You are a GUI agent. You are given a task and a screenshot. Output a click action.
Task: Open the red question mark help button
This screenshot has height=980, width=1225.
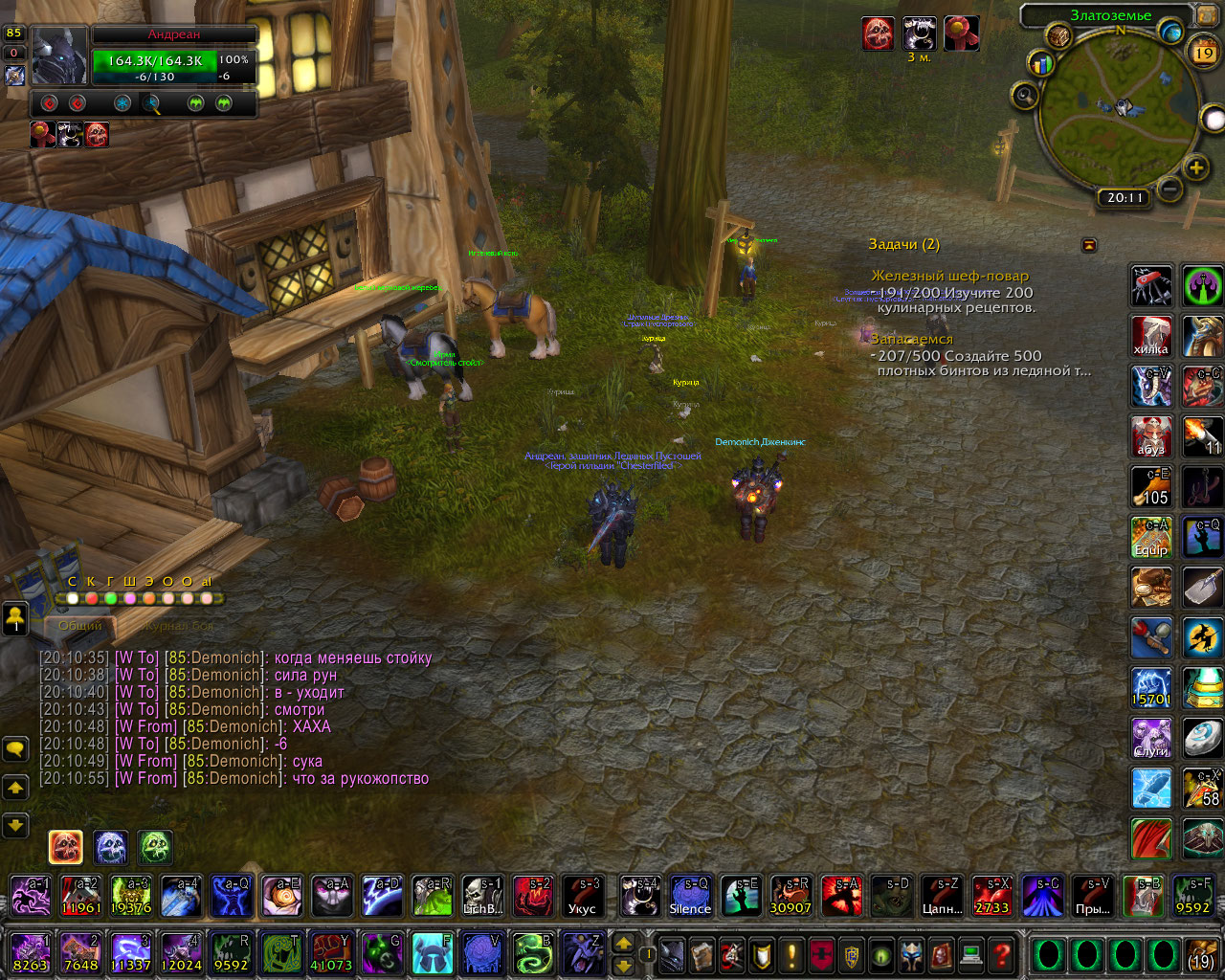click(1001, 955)
